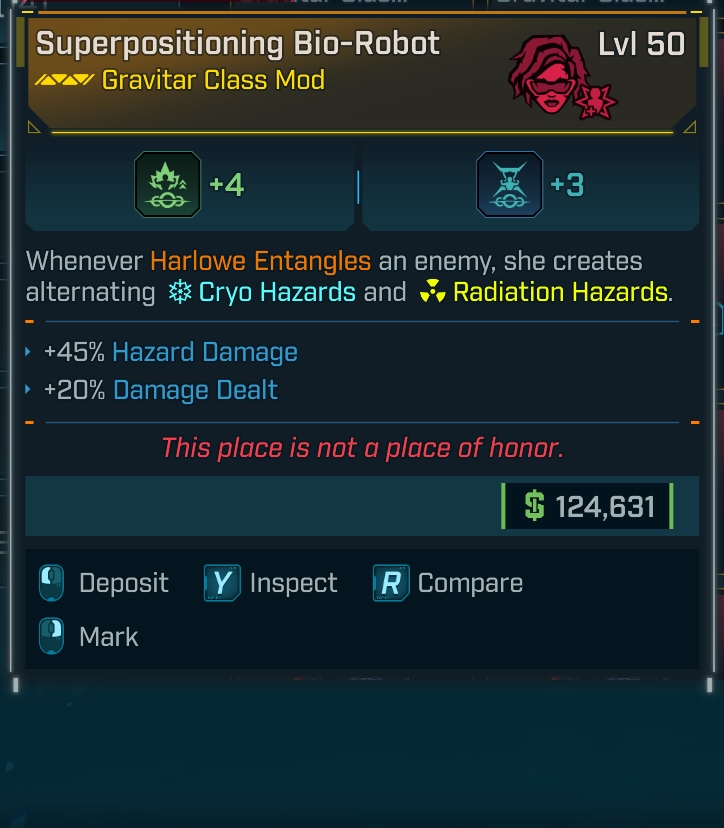Select the green +4 skill icon
This screenshot has height=828, width=724.
(167, 185)
